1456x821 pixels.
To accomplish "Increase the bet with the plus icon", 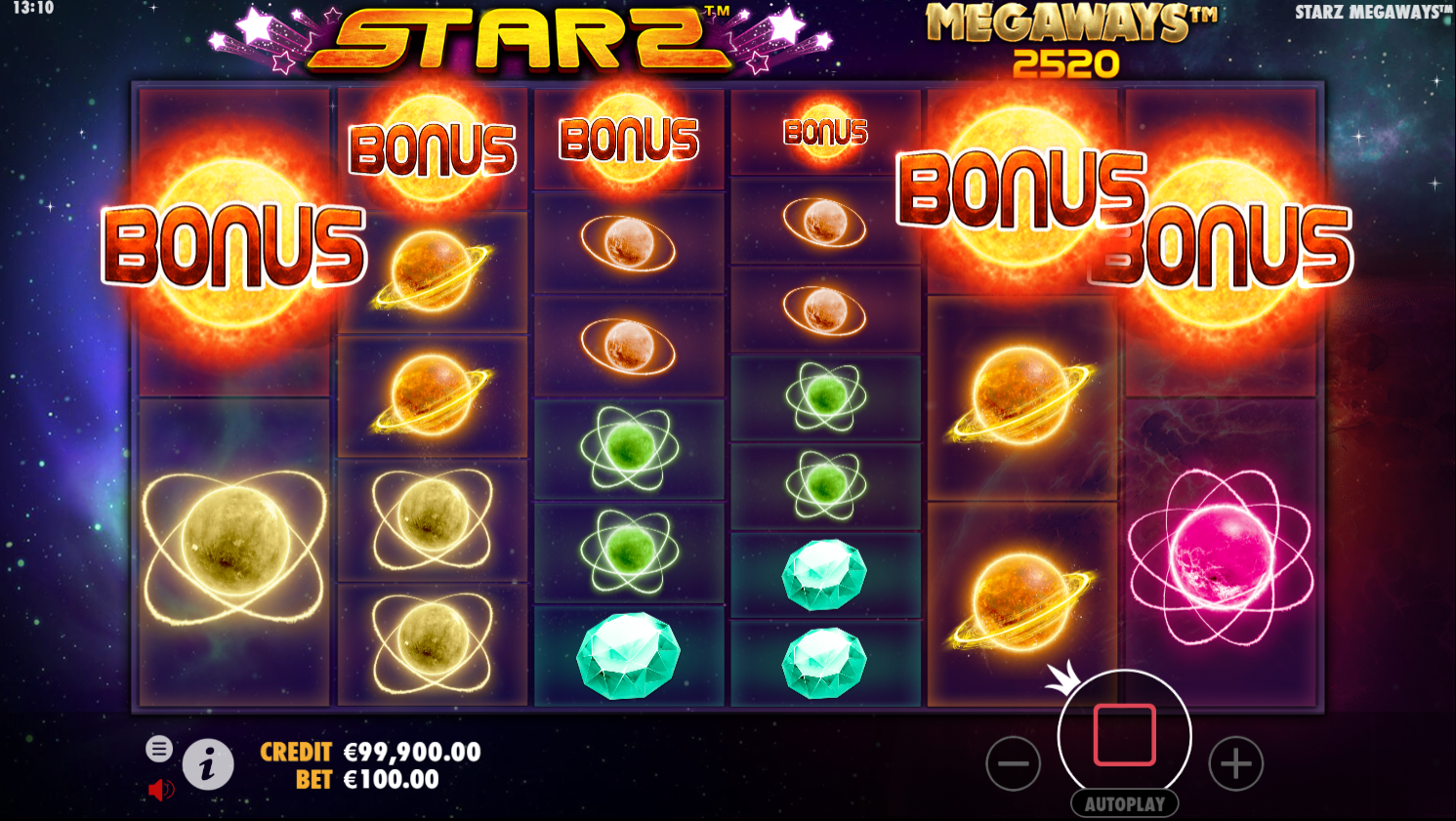I will point(1235,762).
